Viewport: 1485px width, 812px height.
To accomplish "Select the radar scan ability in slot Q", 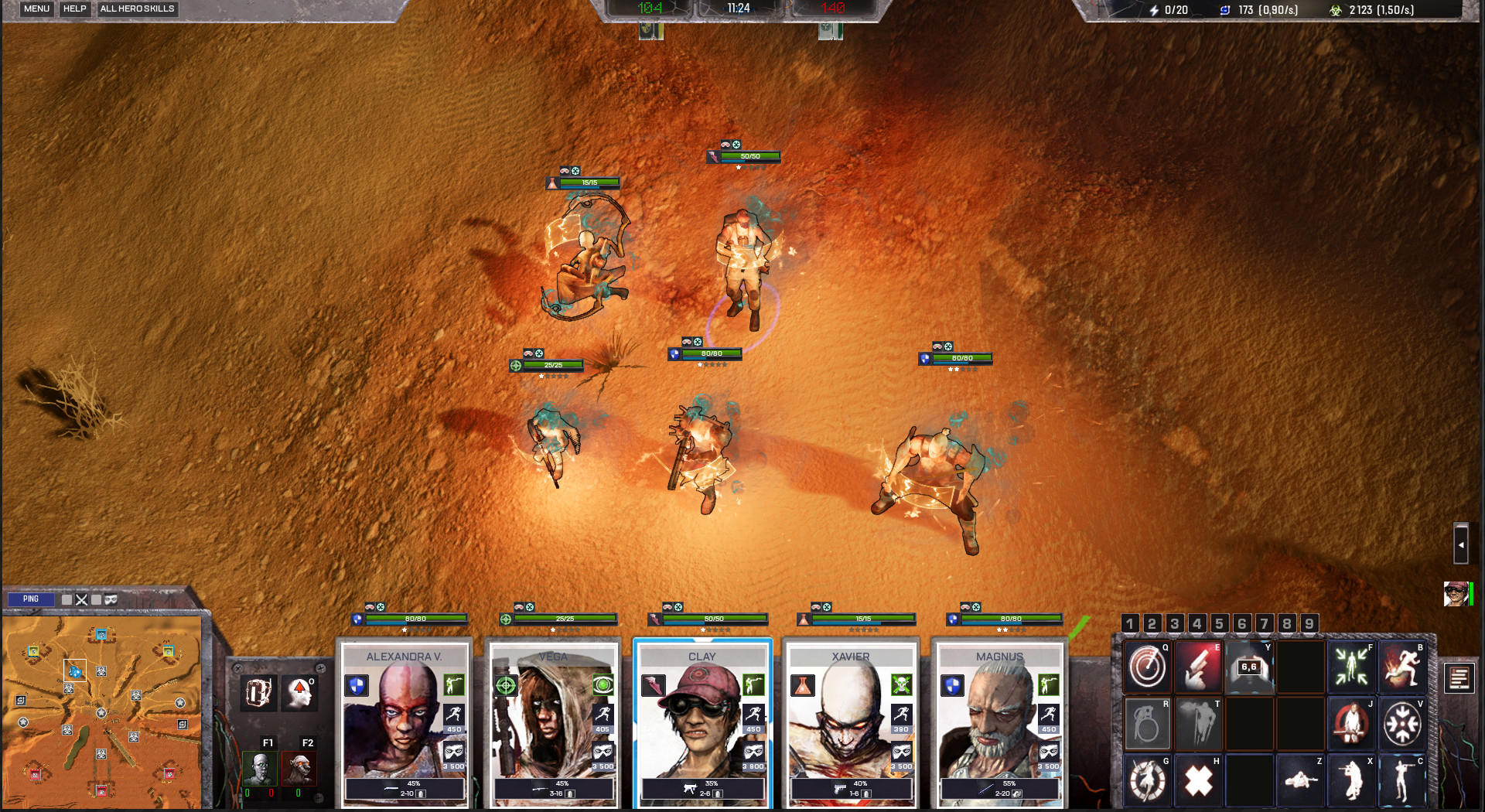I will click(1146, 667).
